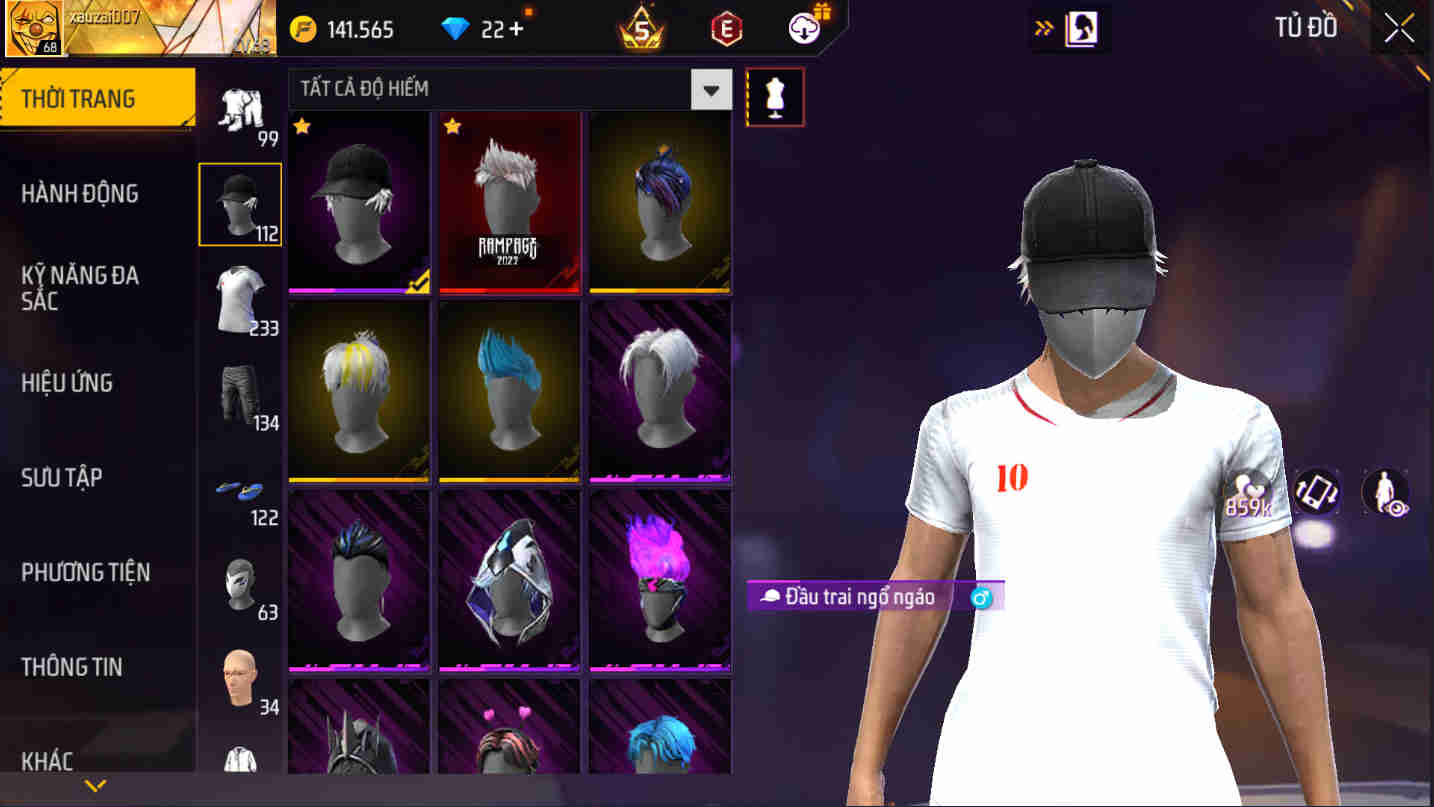Screen dimensions: 1434x807
Task: Click the character viewer eye icon
Action: pos(1385,491)
